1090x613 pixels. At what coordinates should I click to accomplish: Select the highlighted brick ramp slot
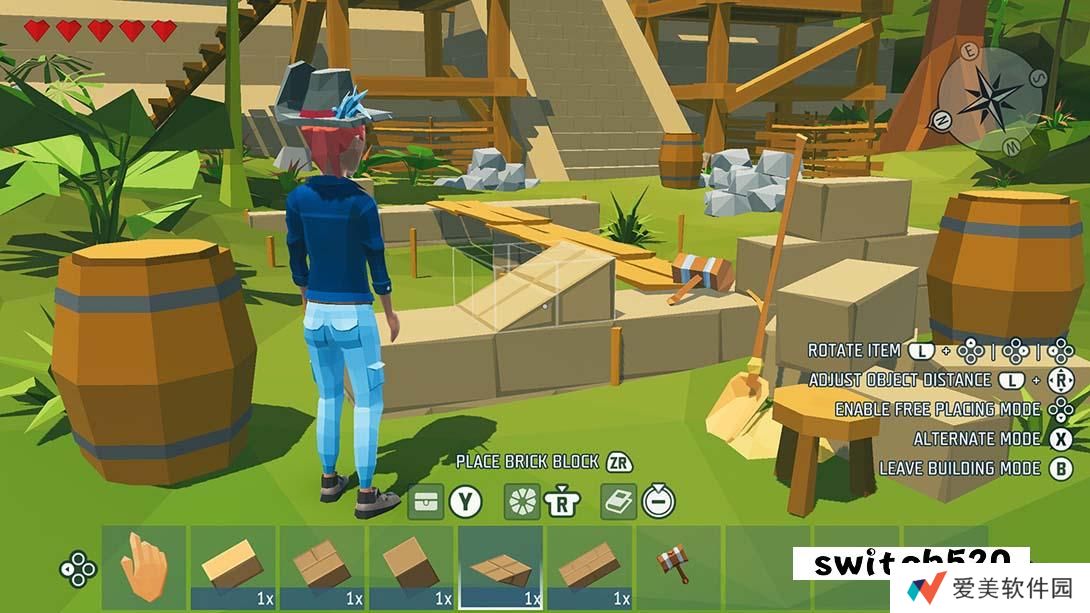500,567
